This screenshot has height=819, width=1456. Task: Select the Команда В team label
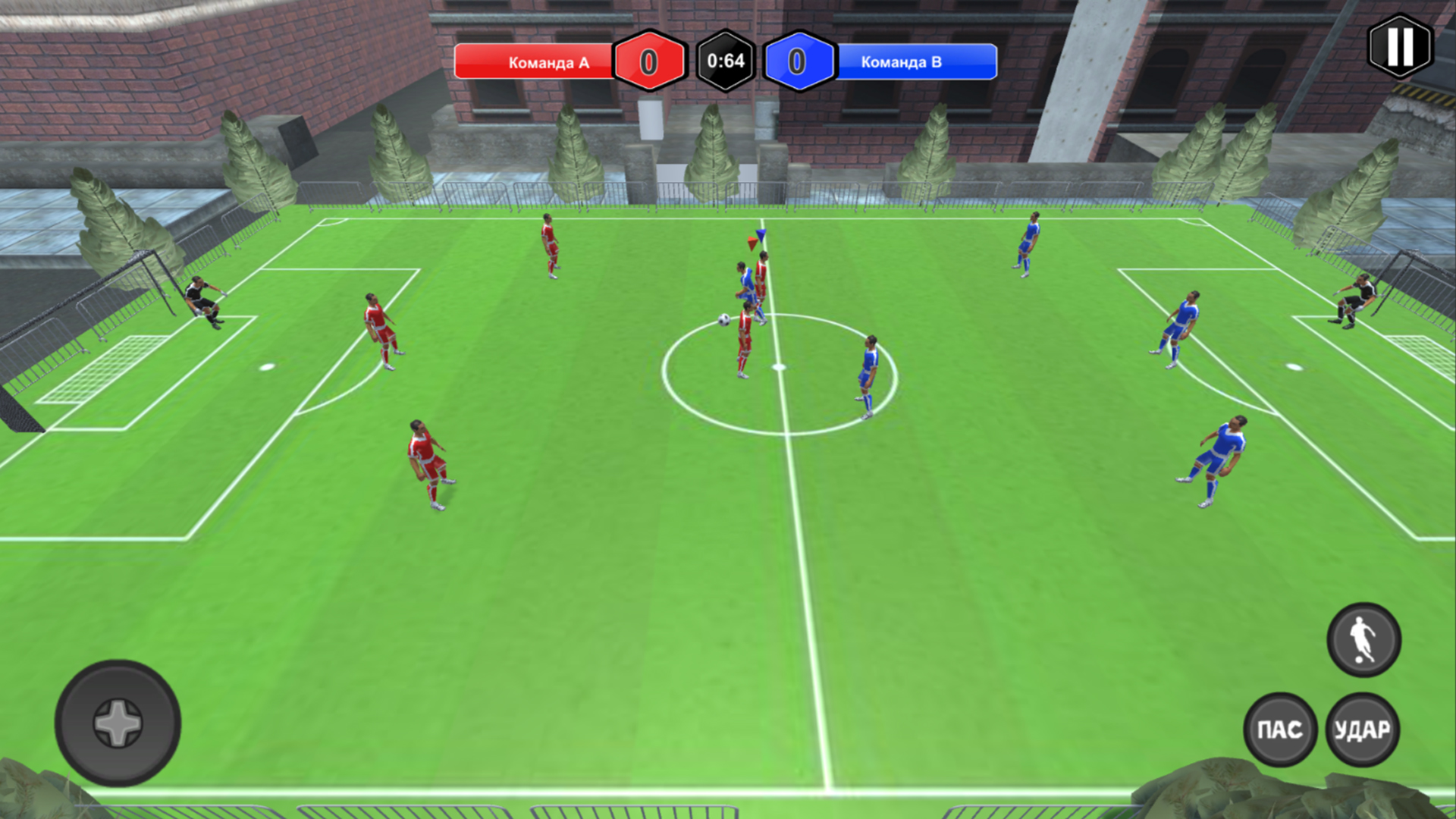[x=902, y=64]
